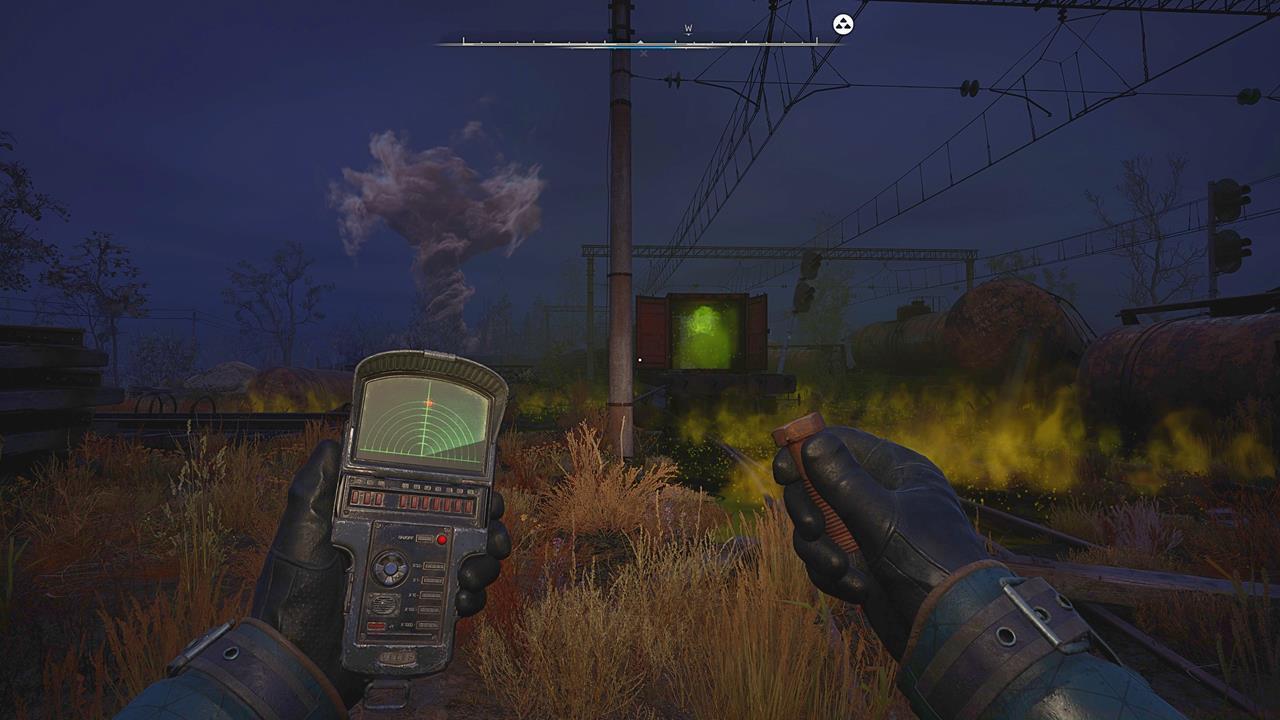Click the X objective marker below the compass

(x=643, y=53)
